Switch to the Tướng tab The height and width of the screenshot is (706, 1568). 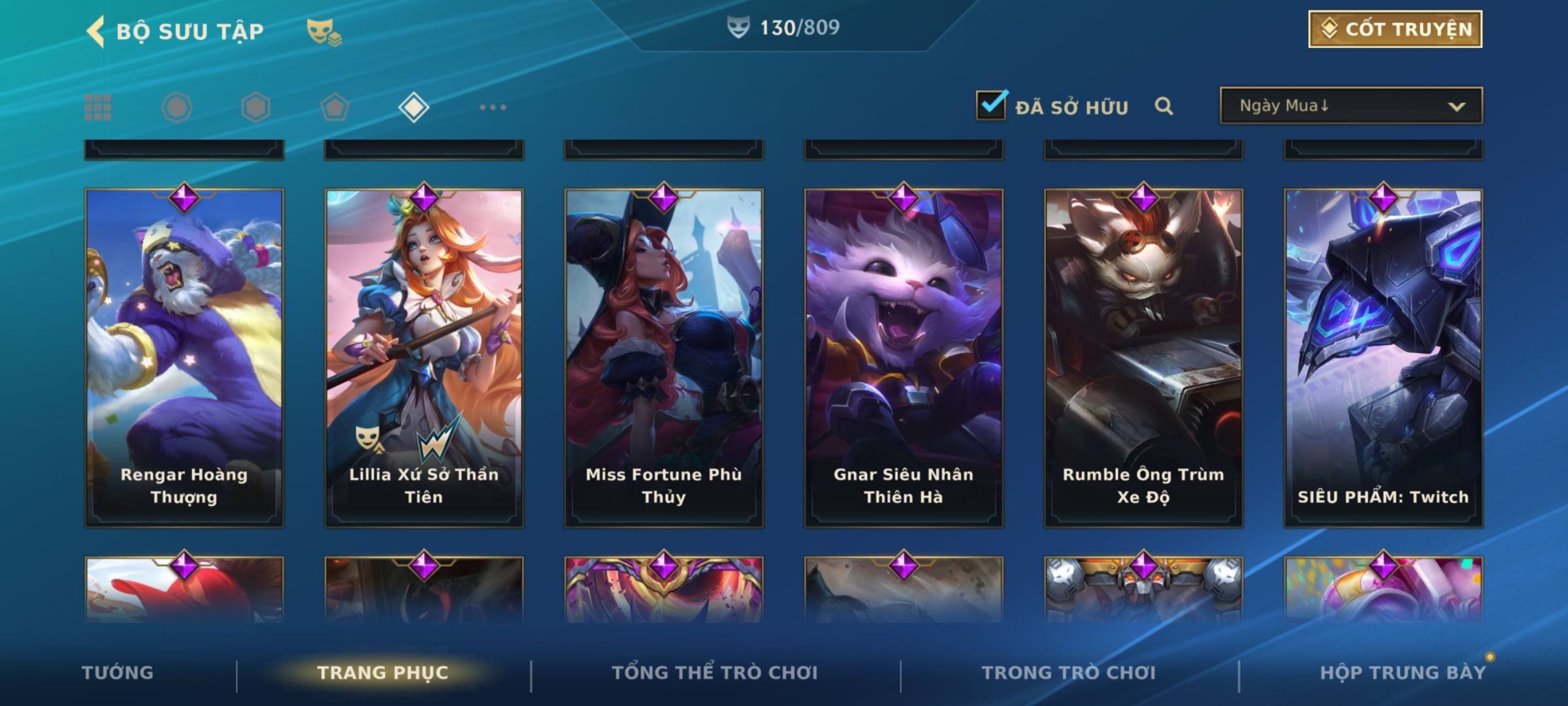point(118,673)
